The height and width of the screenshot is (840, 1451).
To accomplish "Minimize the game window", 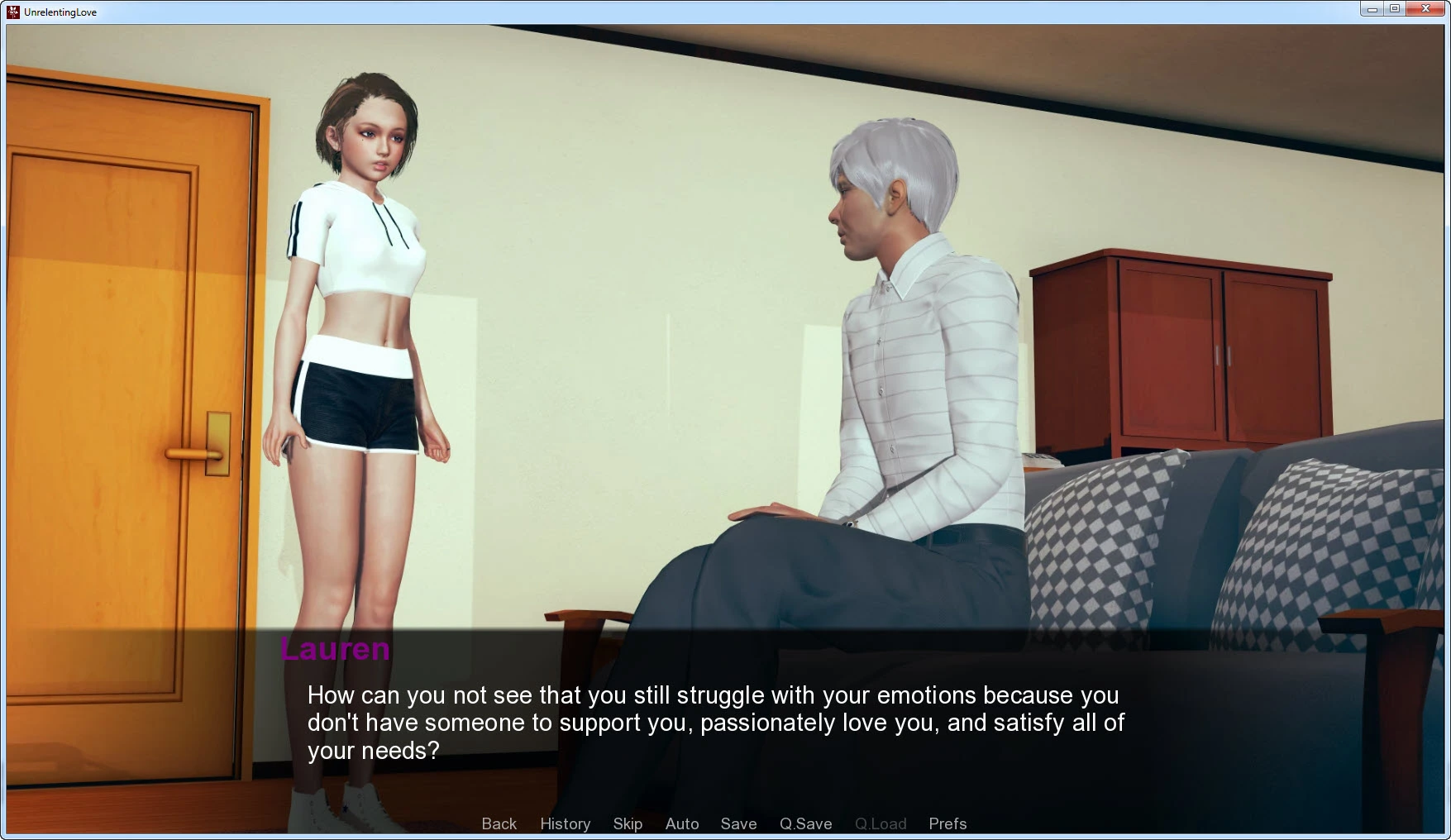I will point(1372,9).
